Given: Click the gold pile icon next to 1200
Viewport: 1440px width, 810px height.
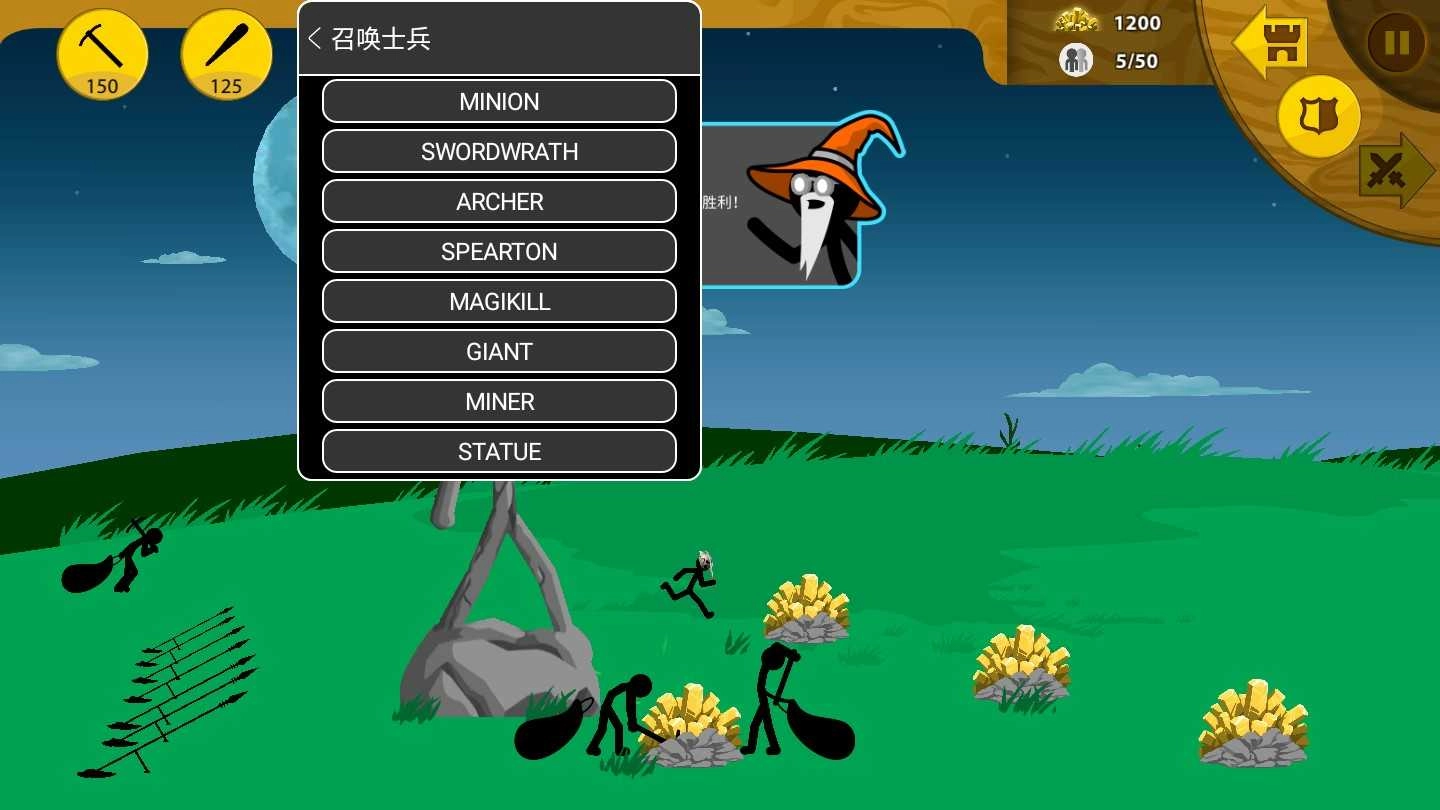Looking at the screenshot, I should pyautogui.click(x=1076, y=22).
